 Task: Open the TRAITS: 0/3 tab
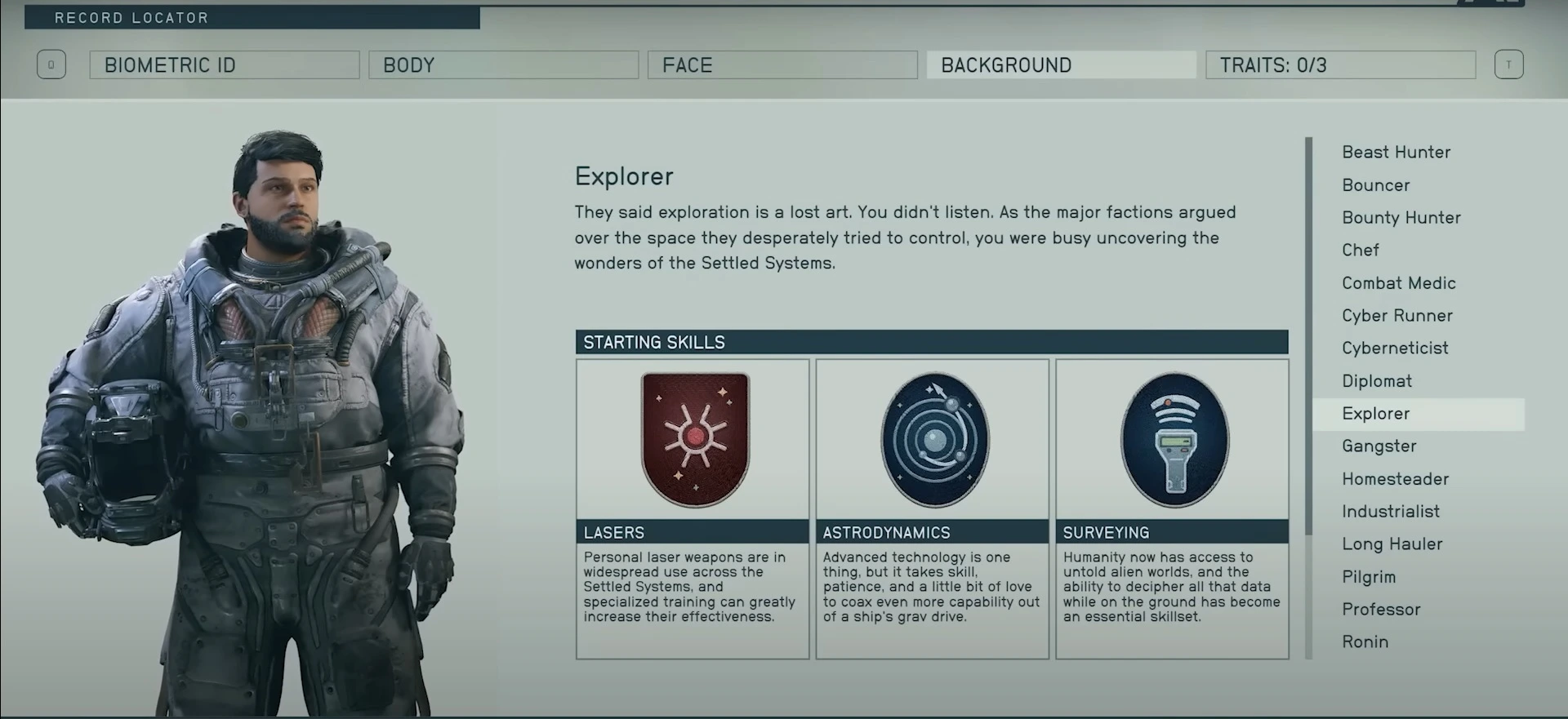tap(1339, 64)
